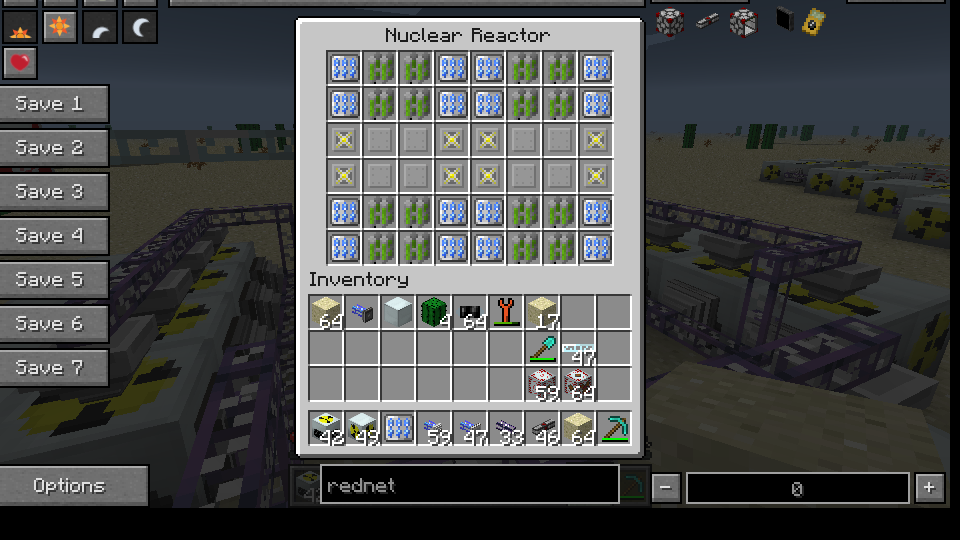
Task: Select the diamond pickaxe in the hotbar
Action: [614, 429]
